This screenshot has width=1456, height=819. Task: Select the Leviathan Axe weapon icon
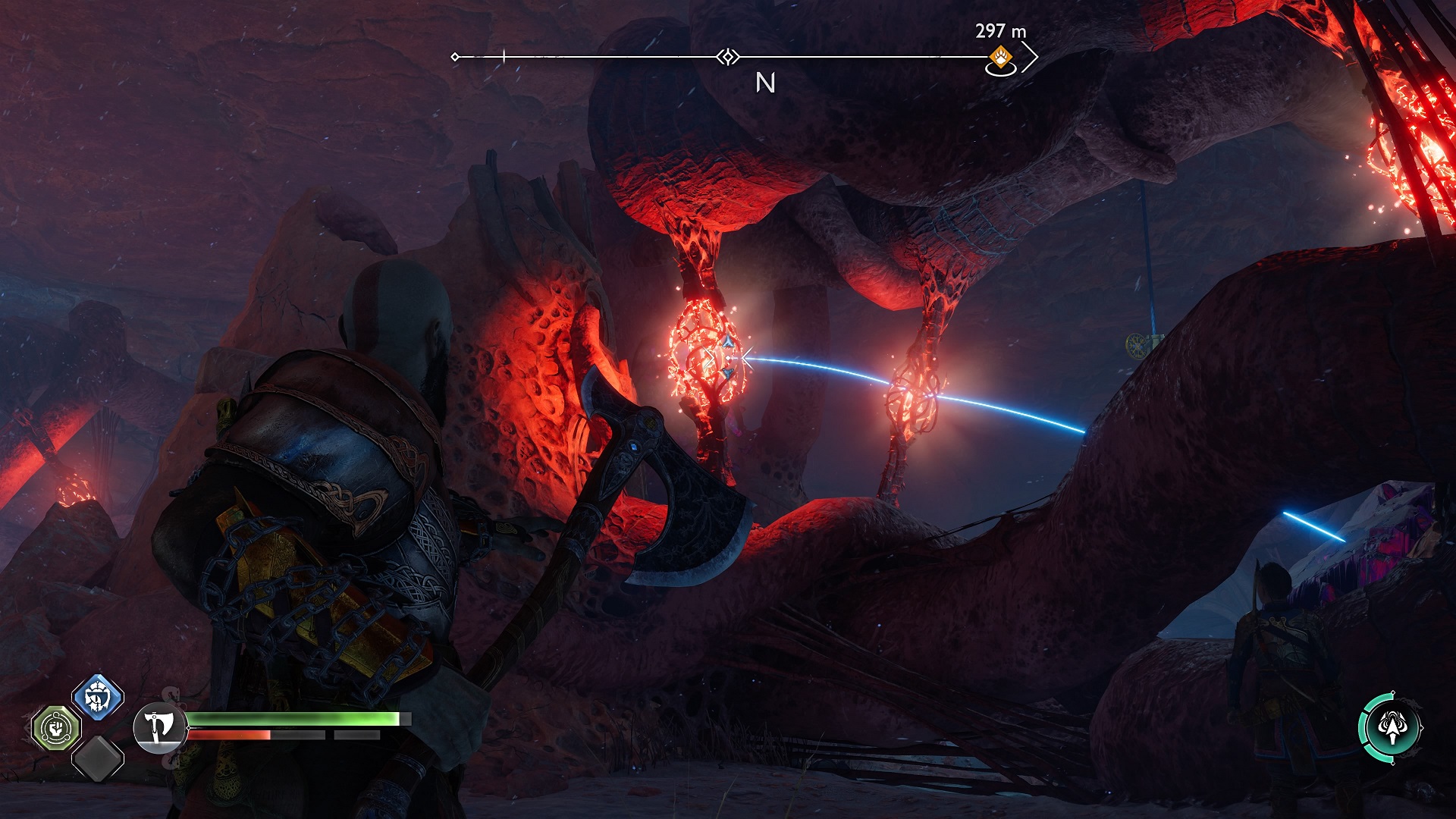point(159,727)
